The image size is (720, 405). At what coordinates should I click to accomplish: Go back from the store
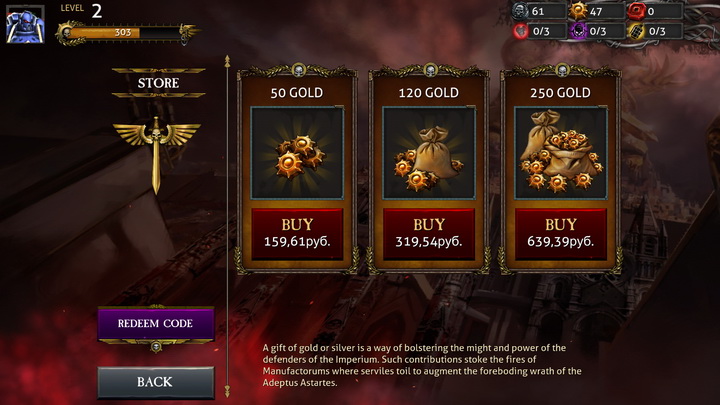click(155, 381)
